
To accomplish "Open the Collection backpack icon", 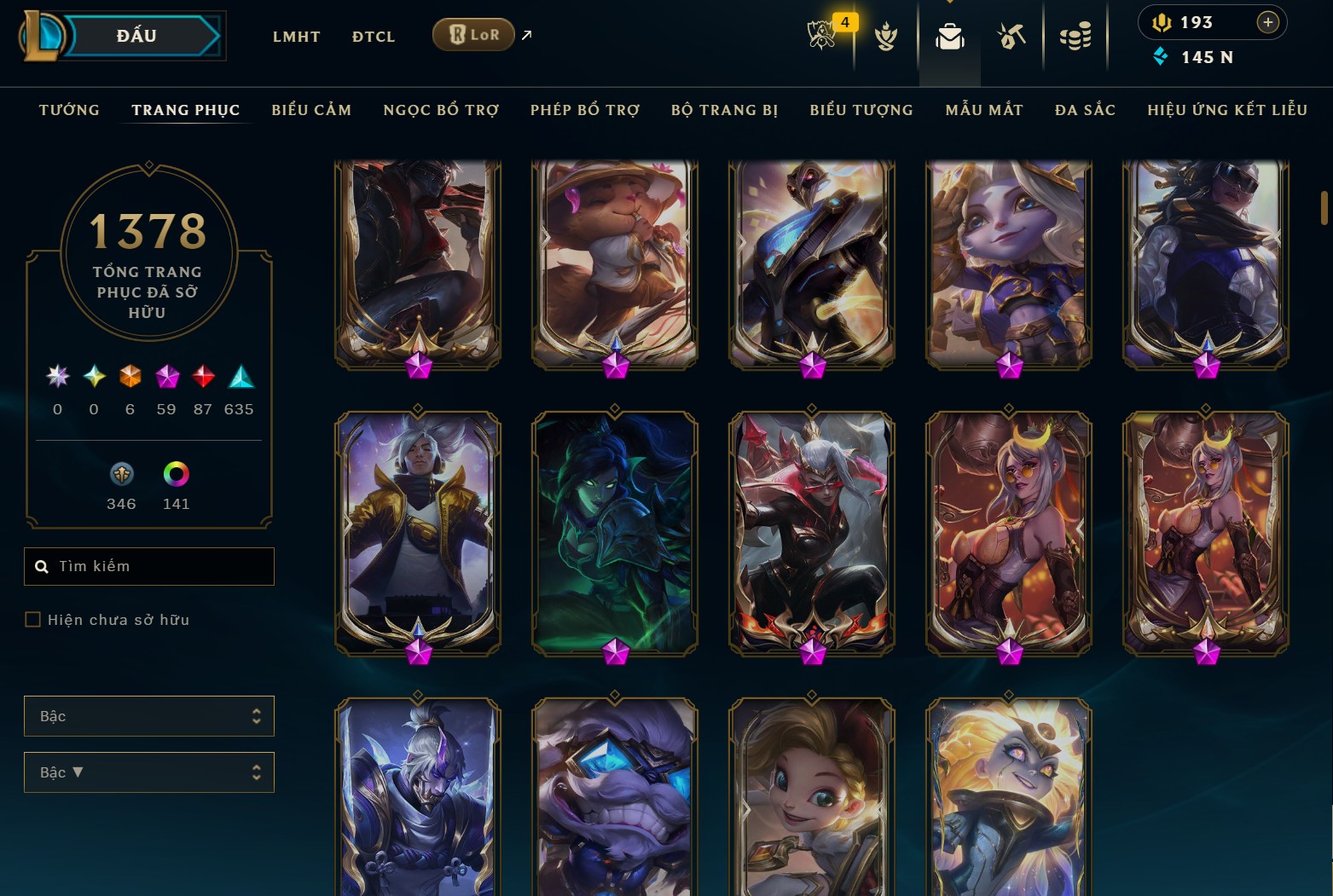I will [949, 36].
